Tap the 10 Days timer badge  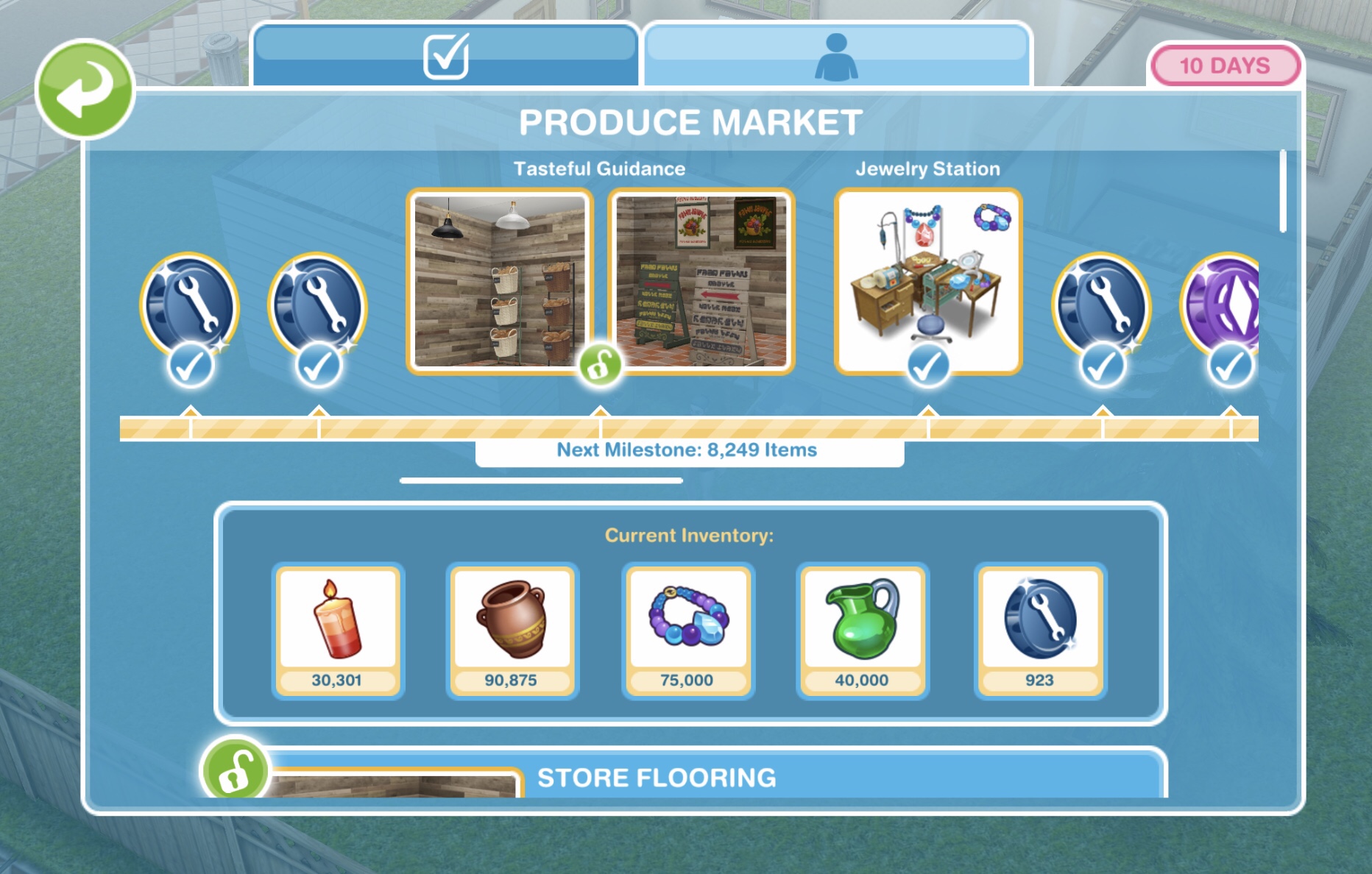[x=1224, y=65]
